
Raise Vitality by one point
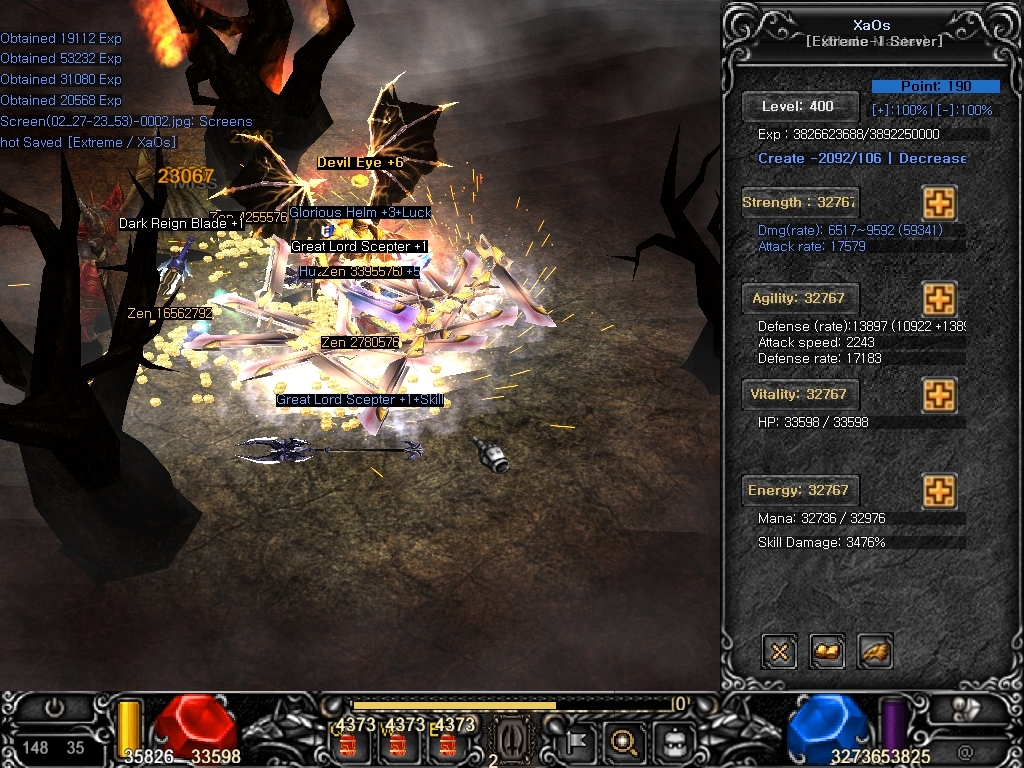(938, 395)
